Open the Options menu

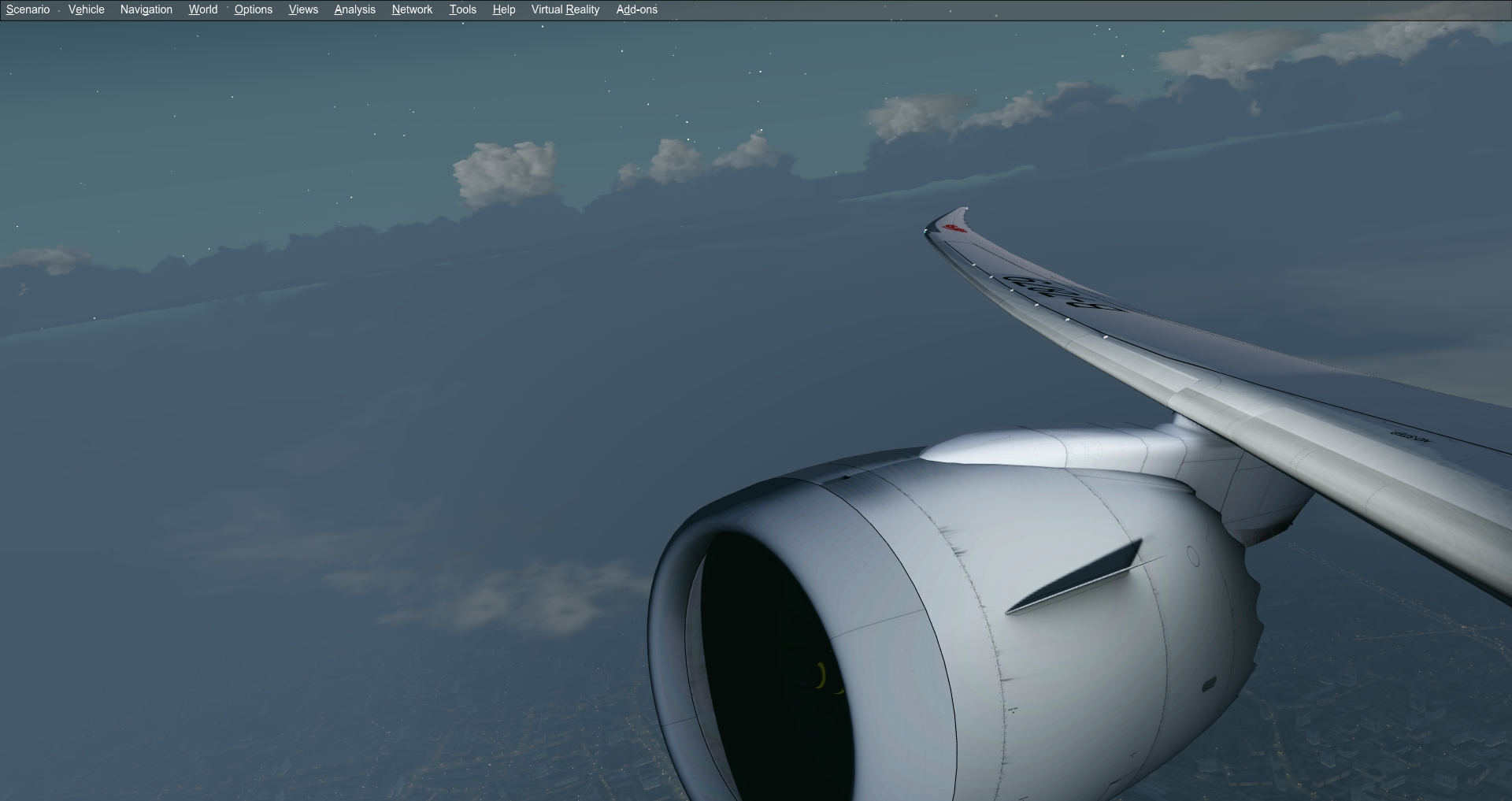(x=253, y=9)
